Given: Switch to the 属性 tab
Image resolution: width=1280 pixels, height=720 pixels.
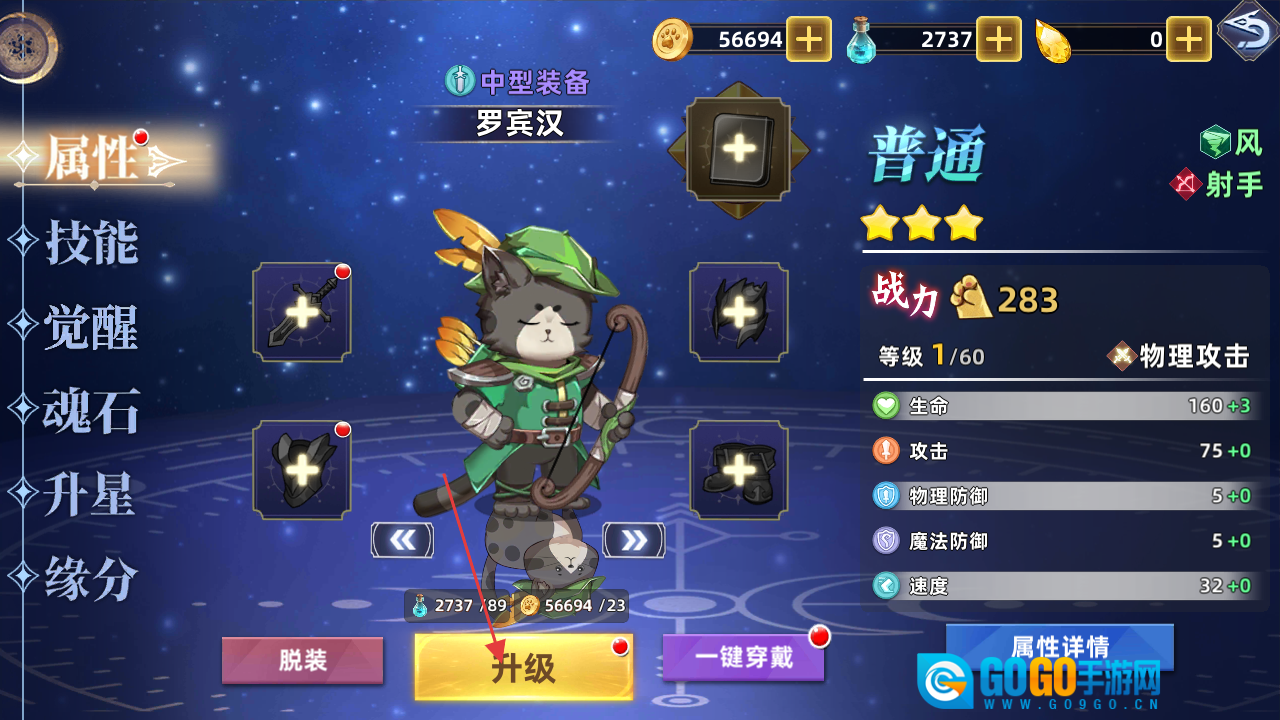Looking at the screenshot, I should tap(92, 158).
